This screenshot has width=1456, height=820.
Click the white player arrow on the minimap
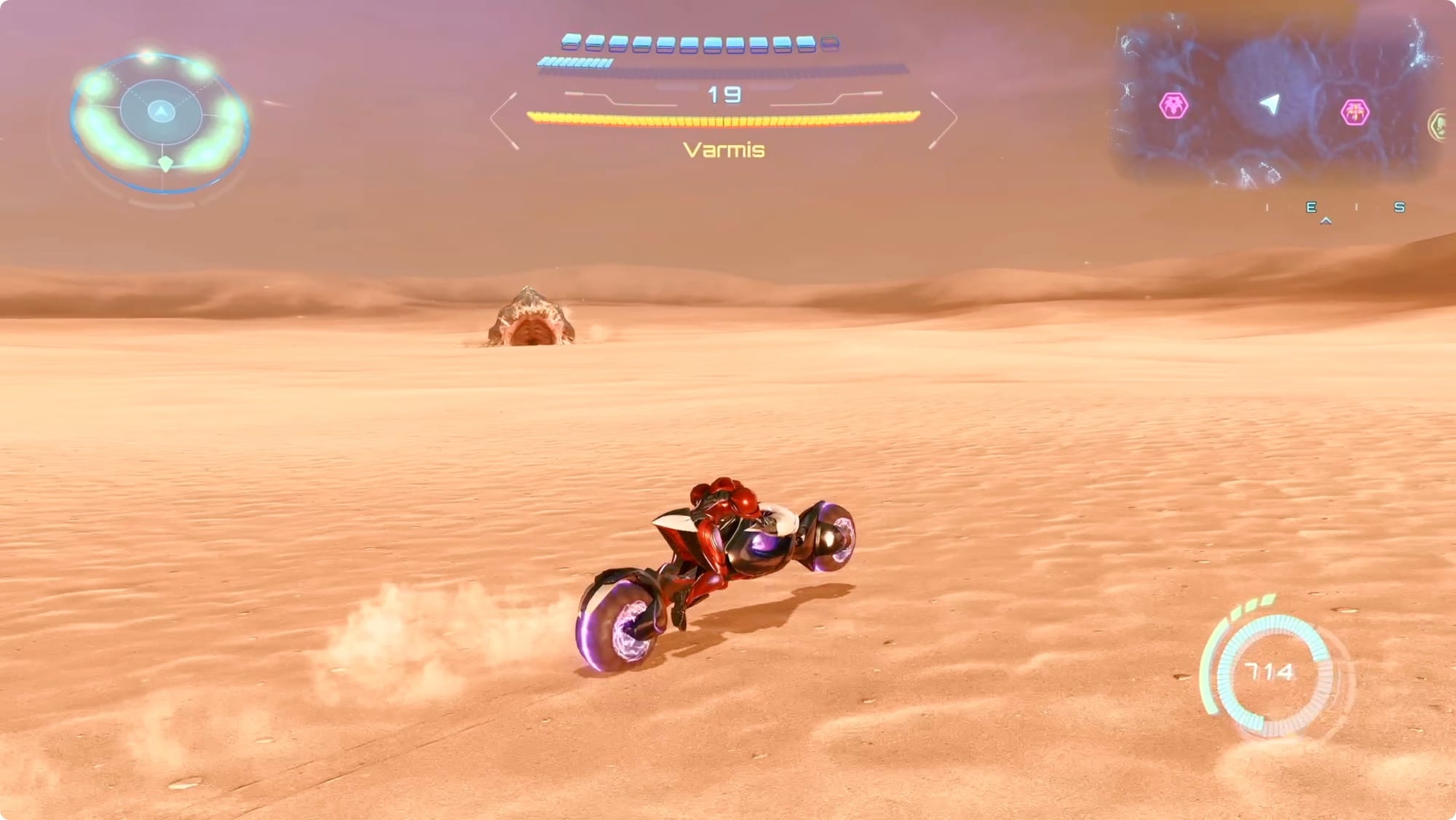click(x=1270, y=104)
